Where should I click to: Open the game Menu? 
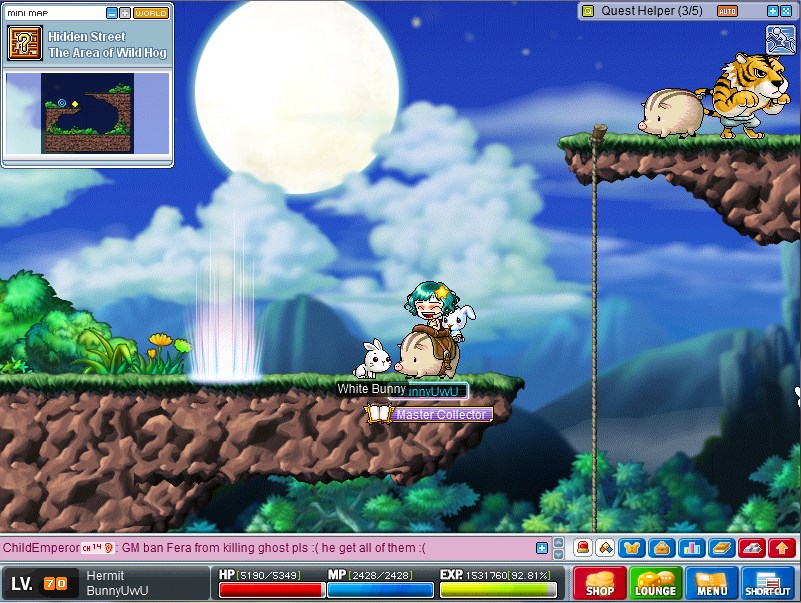(x=712, y=583)
